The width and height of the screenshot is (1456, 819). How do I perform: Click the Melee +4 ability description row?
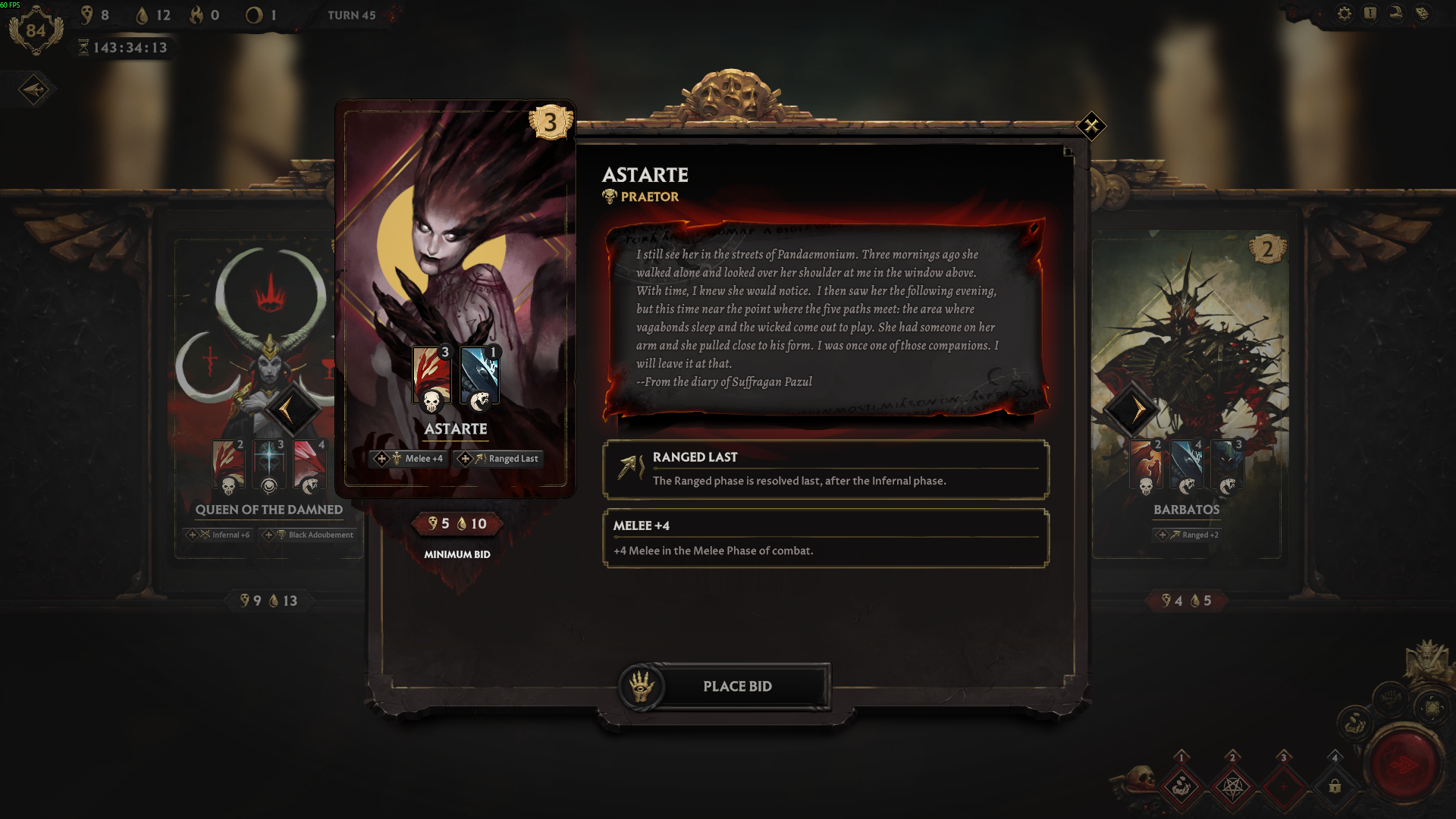coord(826,538)
